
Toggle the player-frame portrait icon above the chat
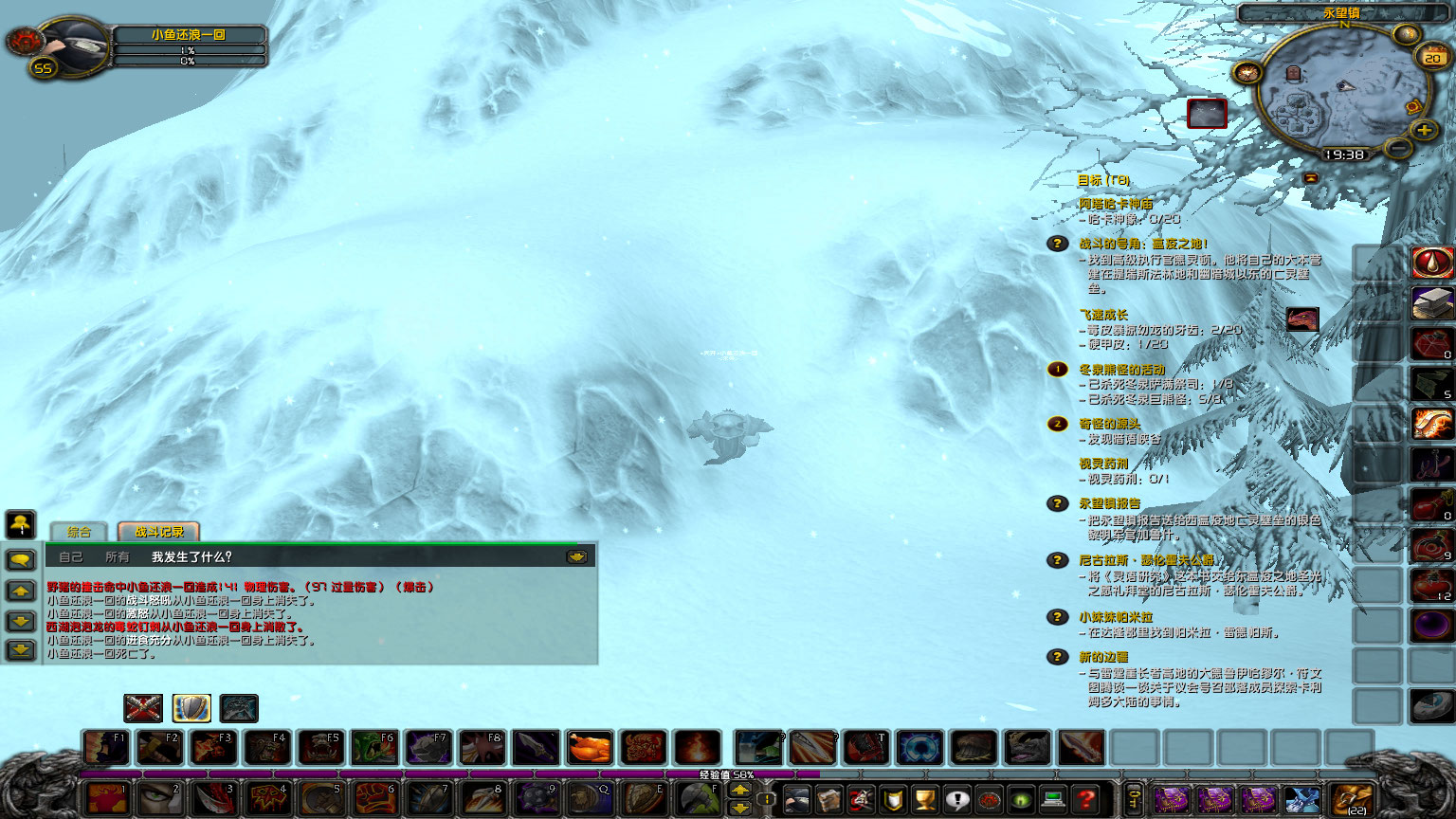tap(20, 525)
